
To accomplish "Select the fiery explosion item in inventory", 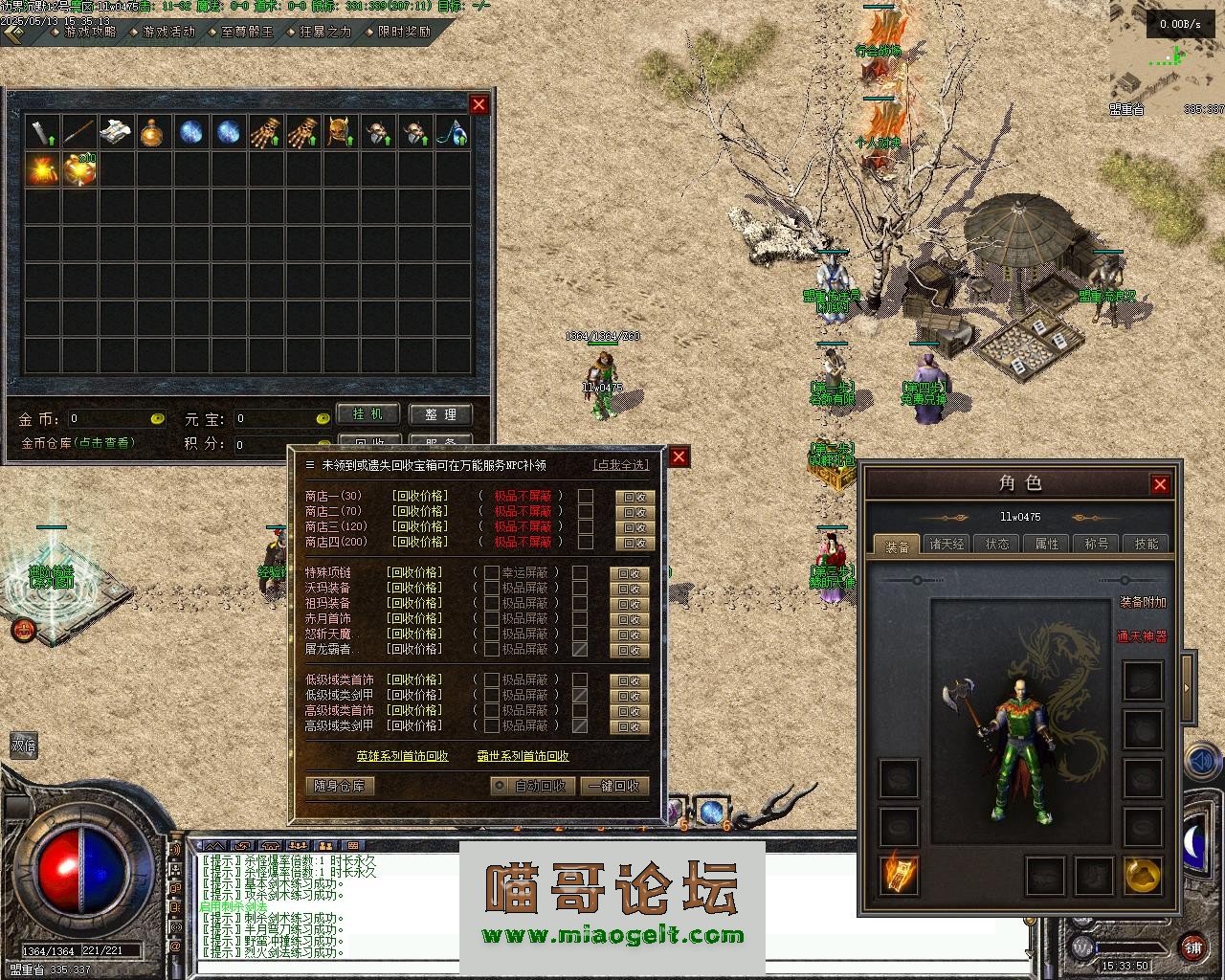I will [x=43, y=169].
